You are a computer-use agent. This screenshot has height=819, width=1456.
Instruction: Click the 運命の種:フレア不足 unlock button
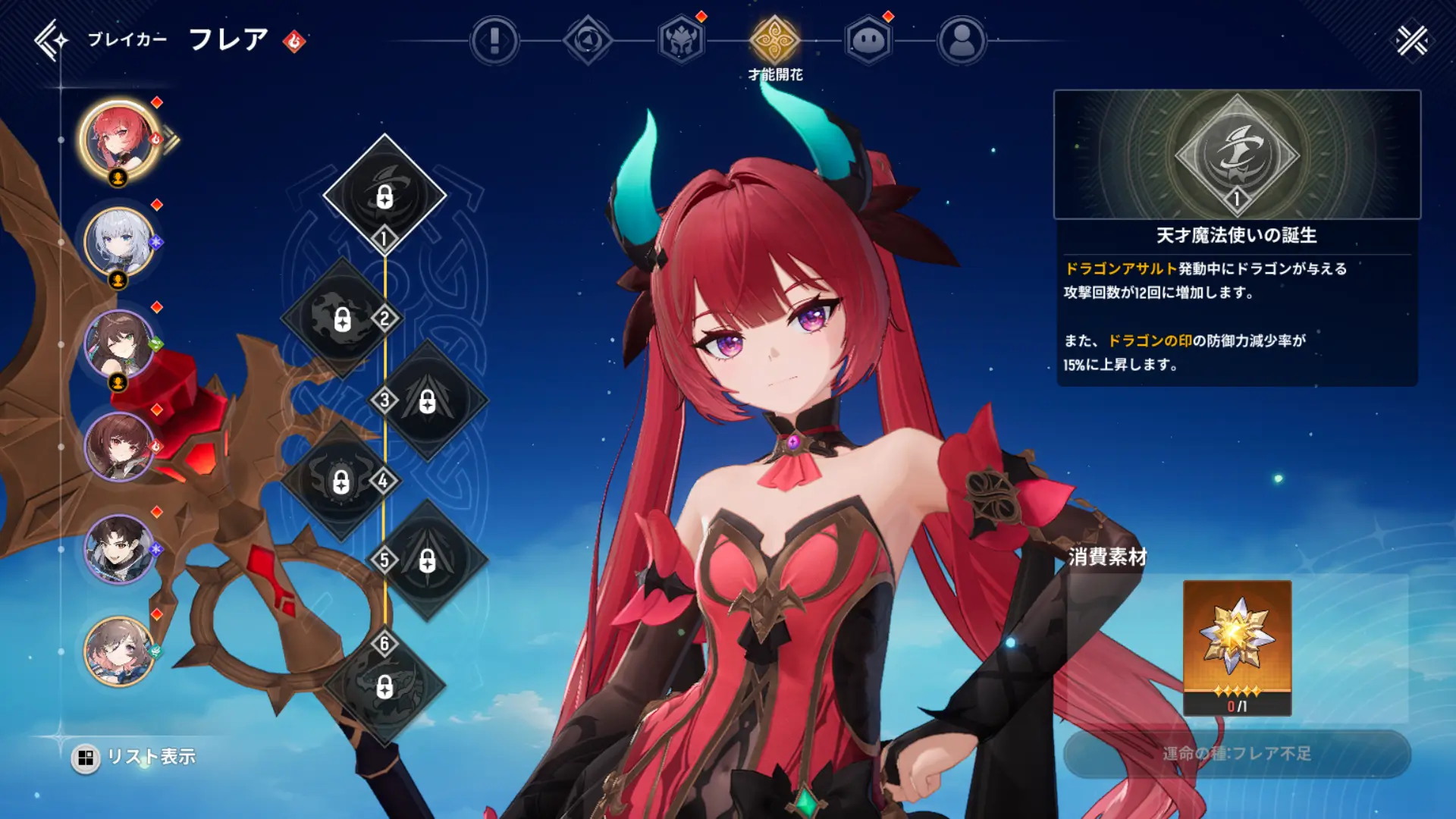(1237, 754)
